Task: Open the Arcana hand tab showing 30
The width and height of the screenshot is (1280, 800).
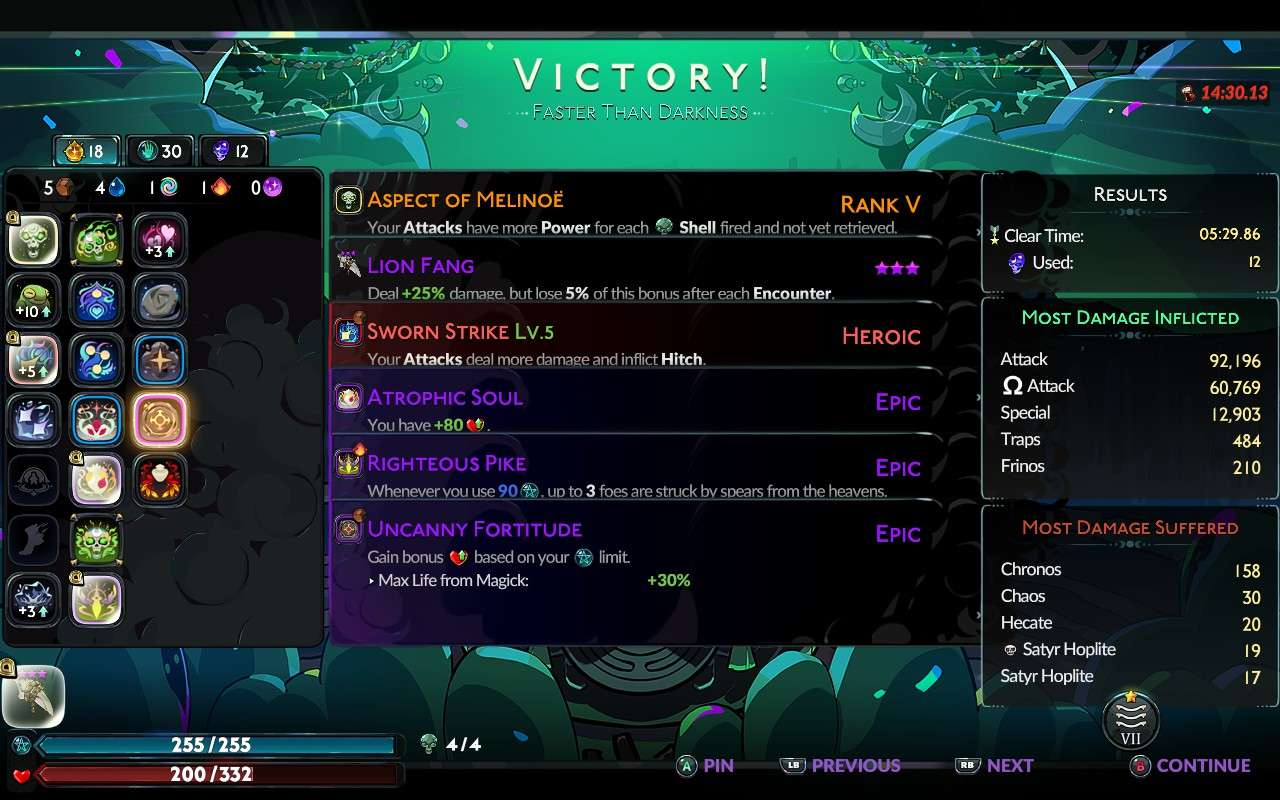Action: click(x=160, y=151)
